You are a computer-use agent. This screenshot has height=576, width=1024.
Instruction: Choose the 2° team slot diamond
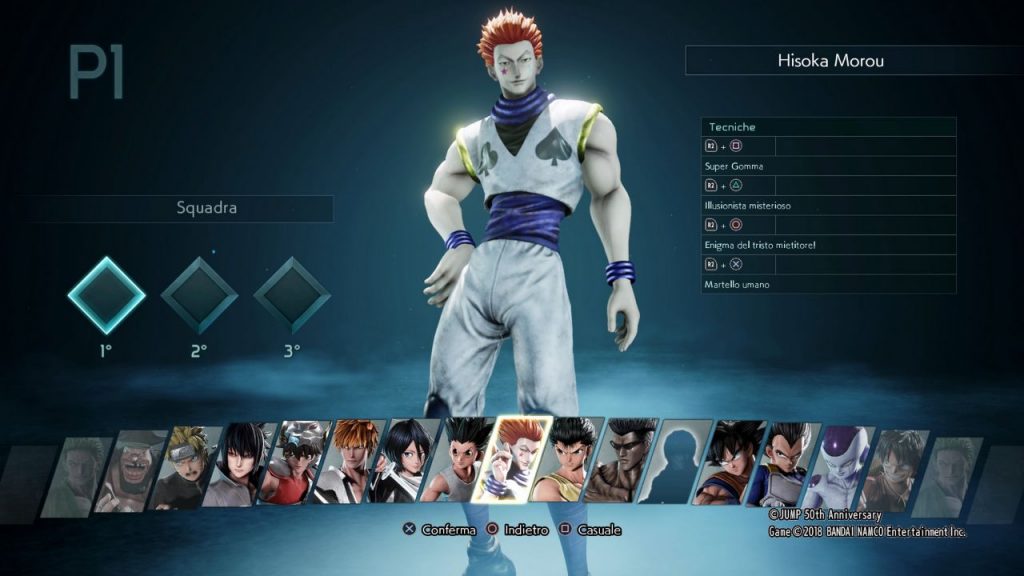[x=199, y=295]
